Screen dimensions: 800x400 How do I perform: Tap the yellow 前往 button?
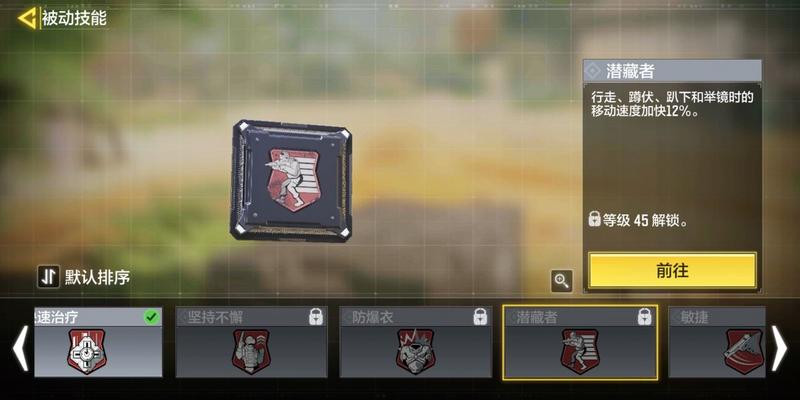click(x=671, y=270)
